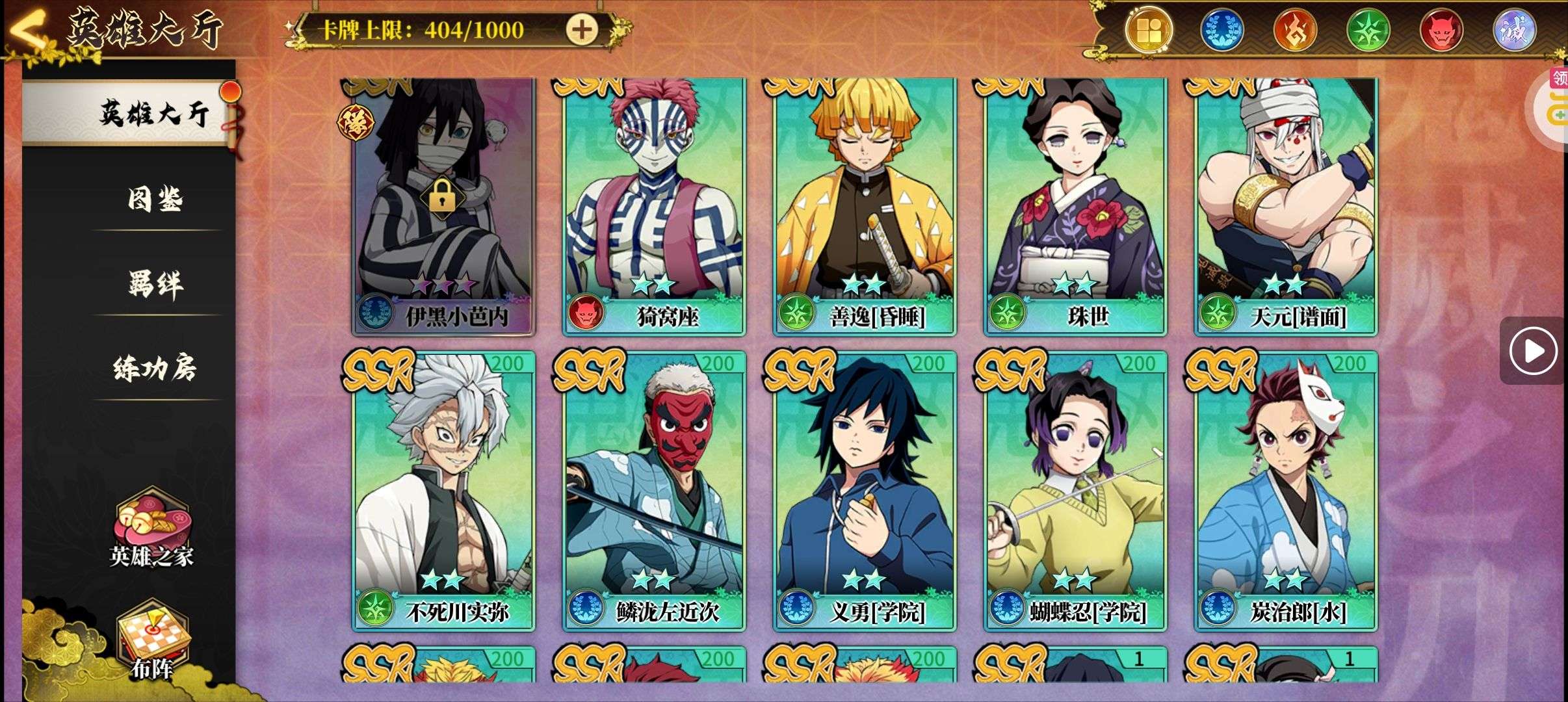Increase card limit with plus button
The height and width of the screenshot is (702, 1568).
click(581, 29)
